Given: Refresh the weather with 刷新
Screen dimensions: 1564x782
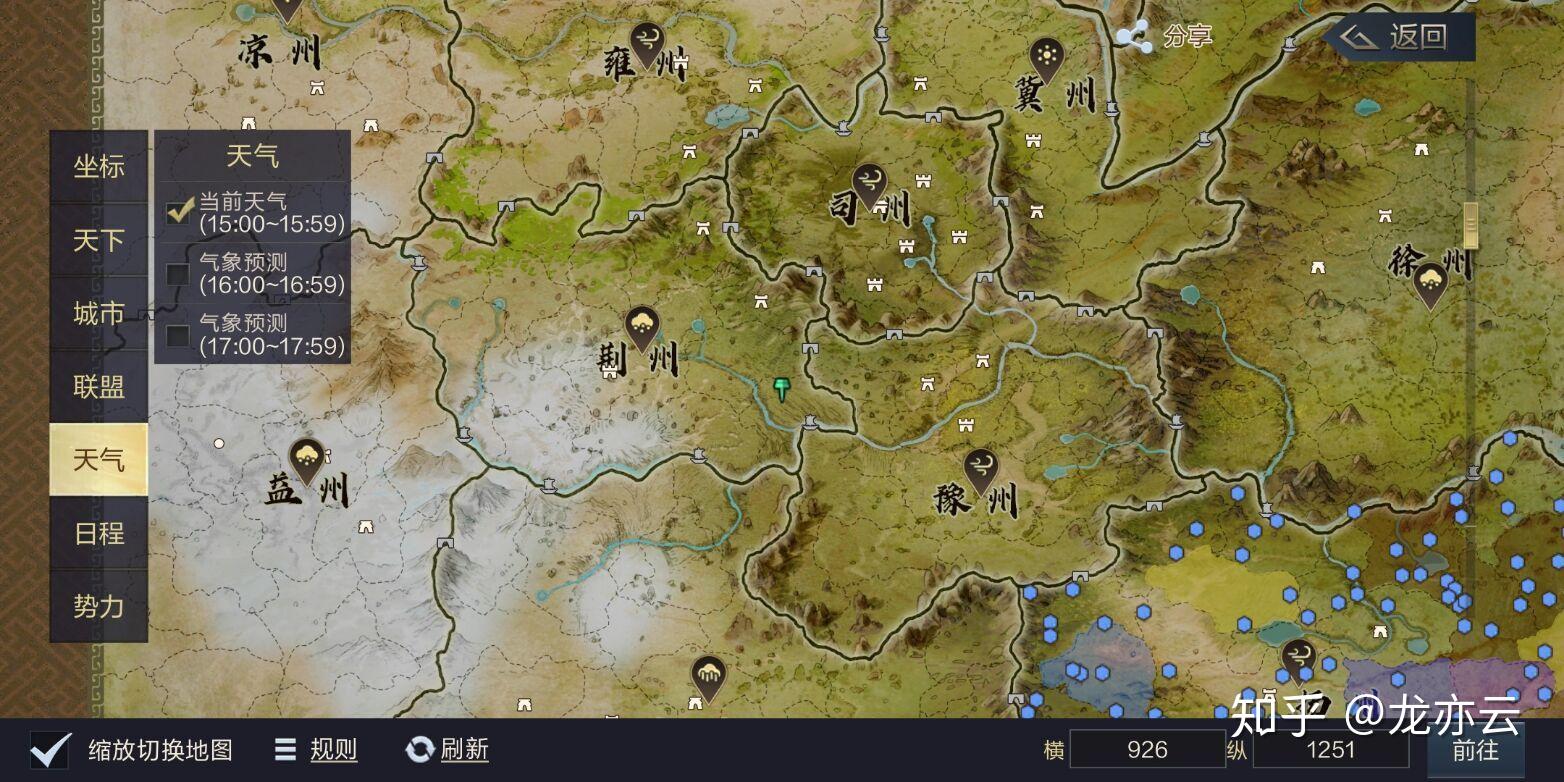Looking at the screenshot, I should [x=448, y=749].
